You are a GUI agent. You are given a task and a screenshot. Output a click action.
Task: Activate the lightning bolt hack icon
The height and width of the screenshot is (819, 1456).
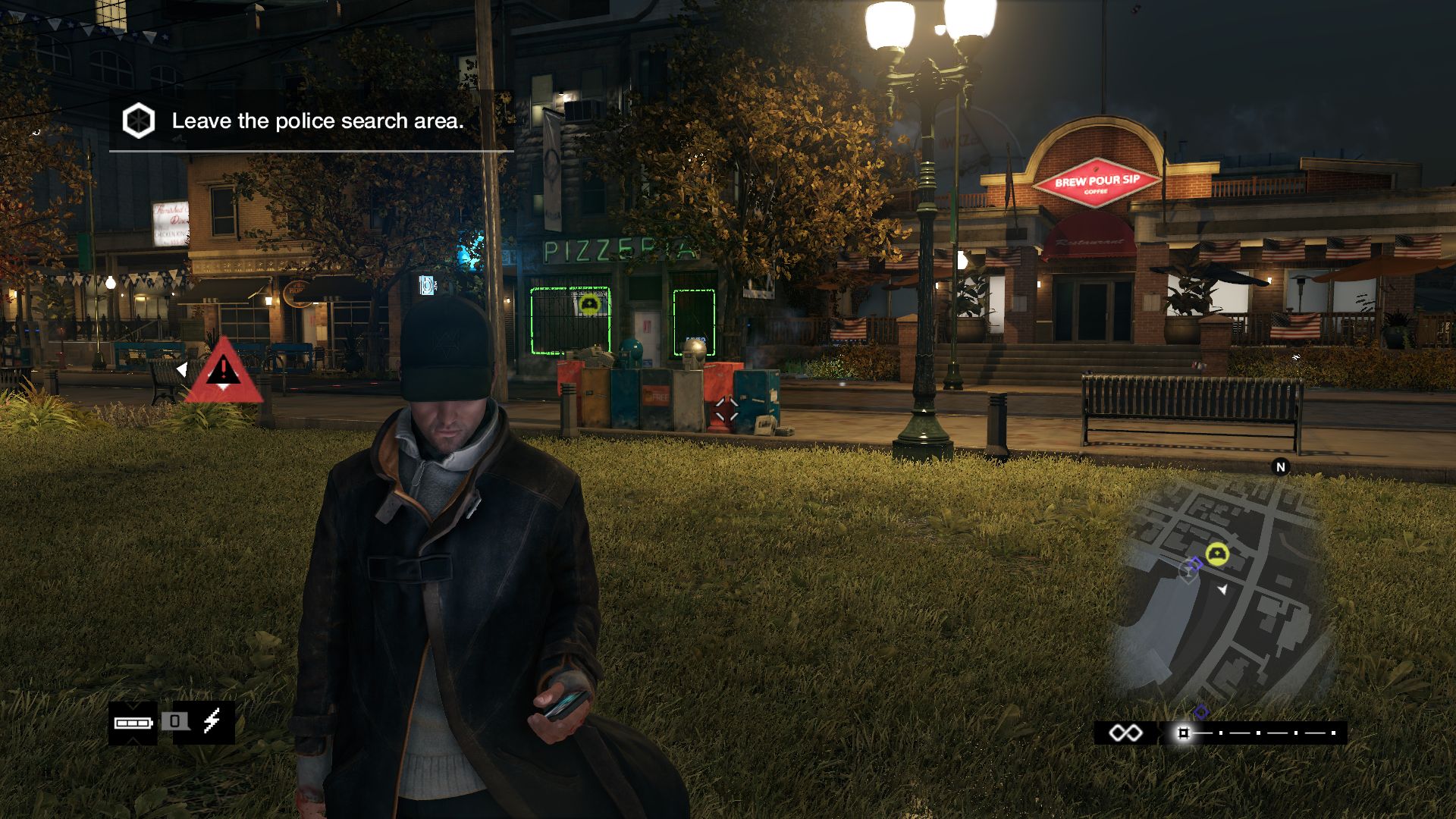click(x=212, y=720)
